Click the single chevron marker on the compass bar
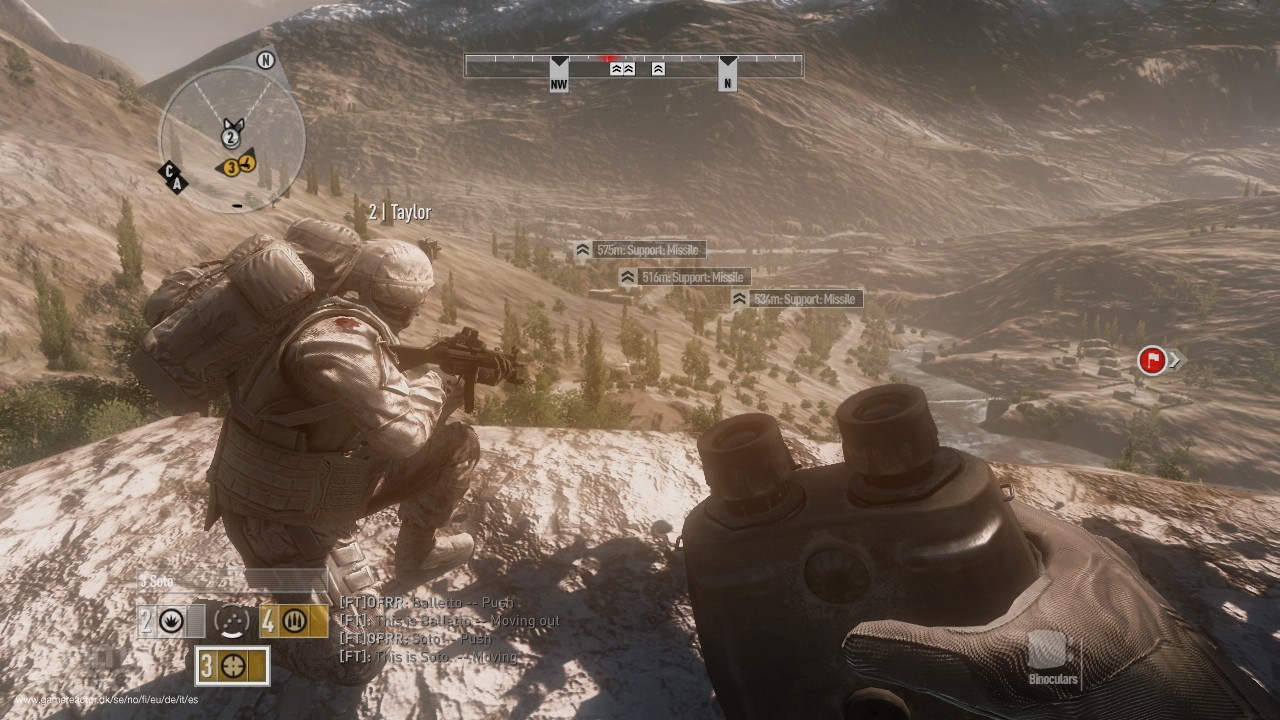Screen dimensions: 1280x720 (x=657, y=70)
